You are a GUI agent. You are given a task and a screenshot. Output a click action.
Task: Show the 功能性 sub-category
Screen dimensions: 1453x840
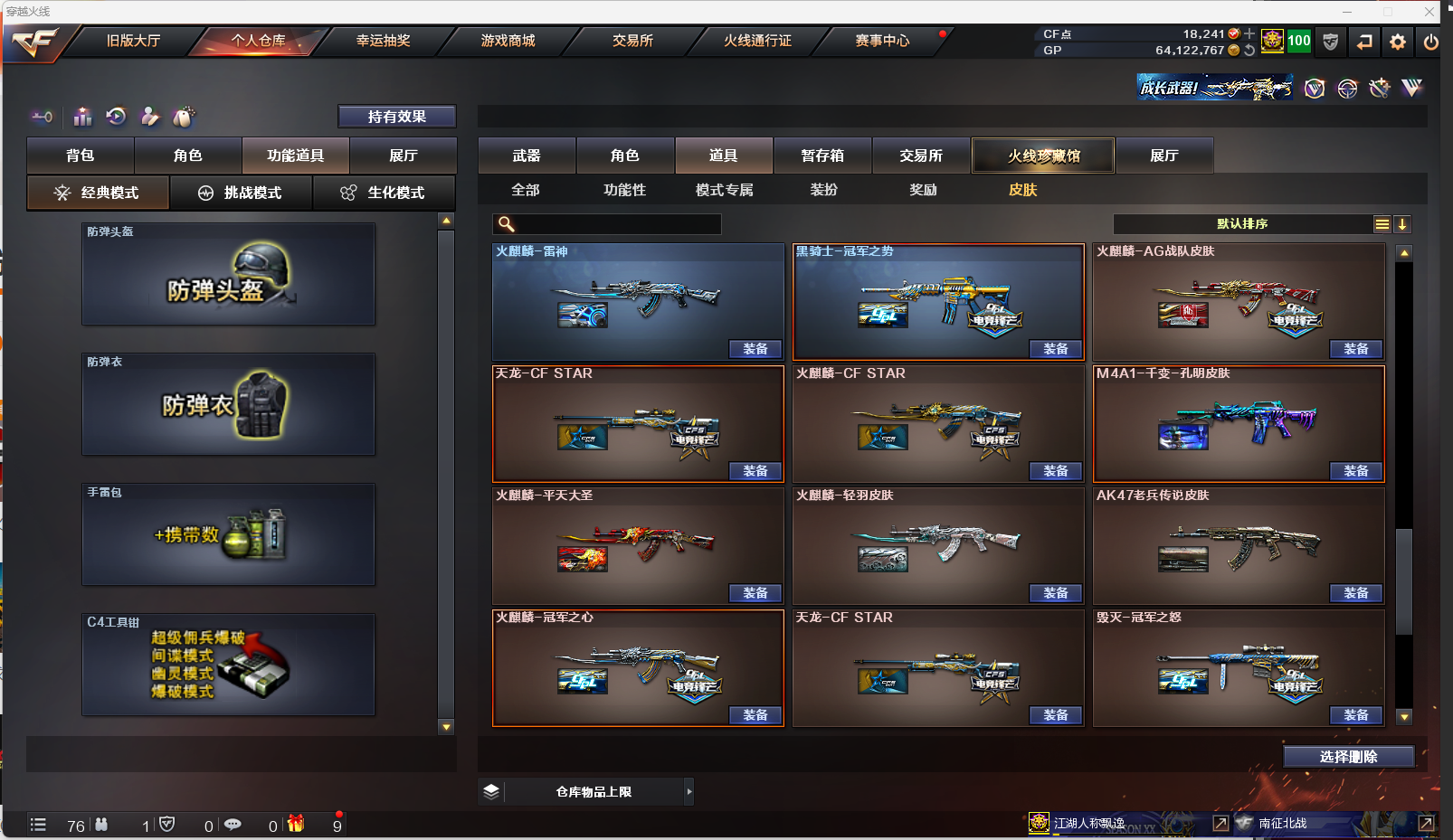click(x=624, y=190)
